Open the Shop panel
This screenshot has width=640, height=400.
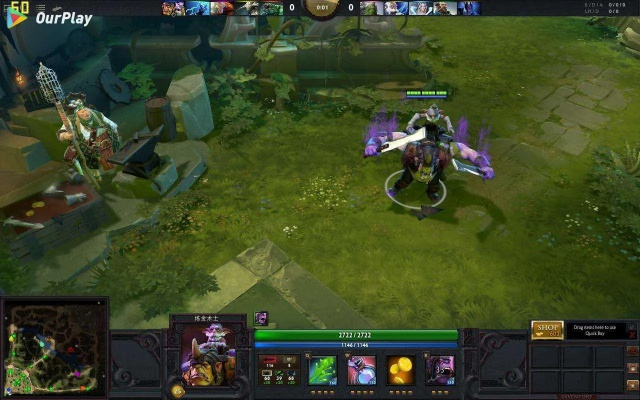pyautogui.click(x=547, y=329)
